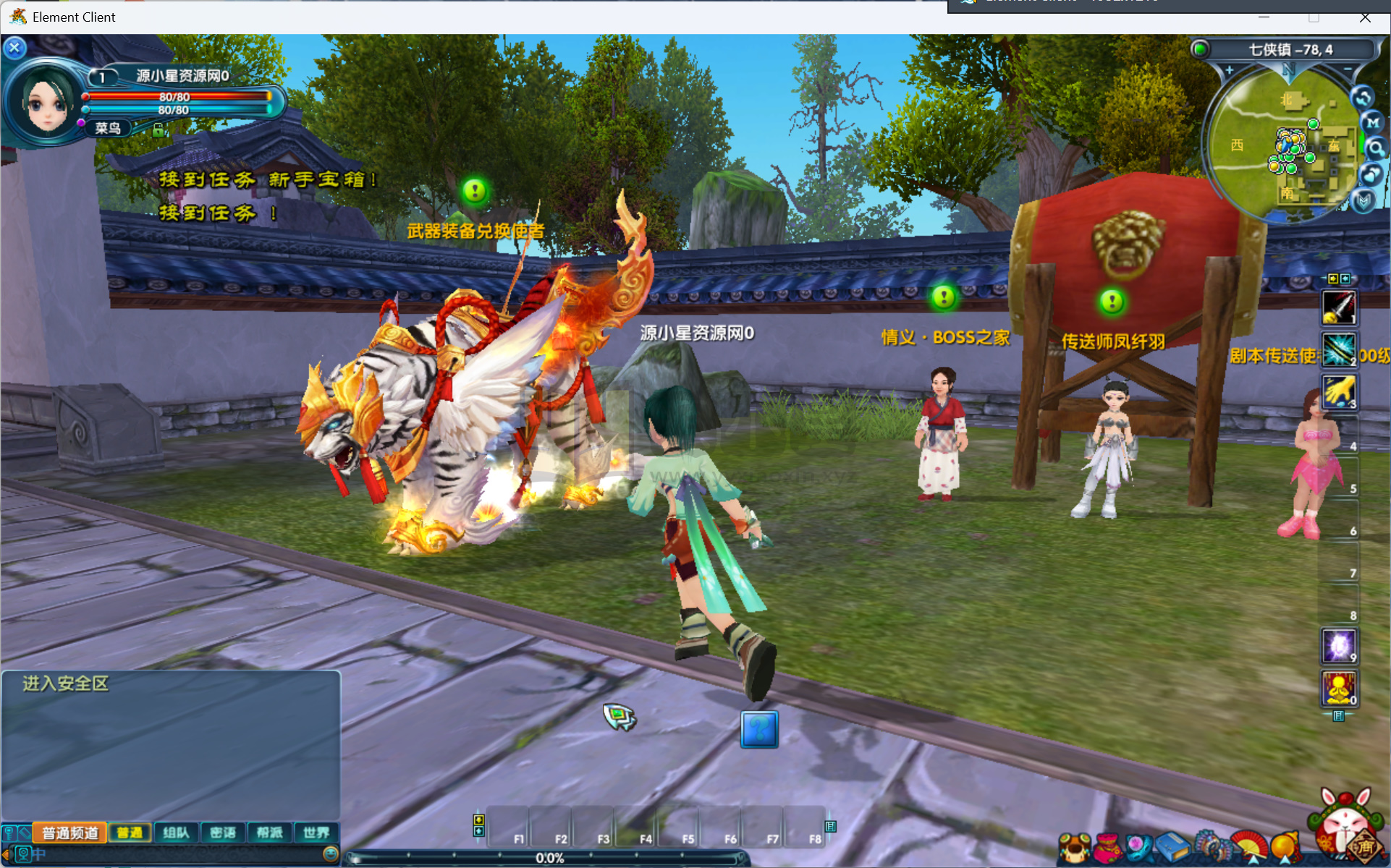Activate the sword slash skill in slot 1
Screen dimensions: 1391x868
click(1338, 307)
